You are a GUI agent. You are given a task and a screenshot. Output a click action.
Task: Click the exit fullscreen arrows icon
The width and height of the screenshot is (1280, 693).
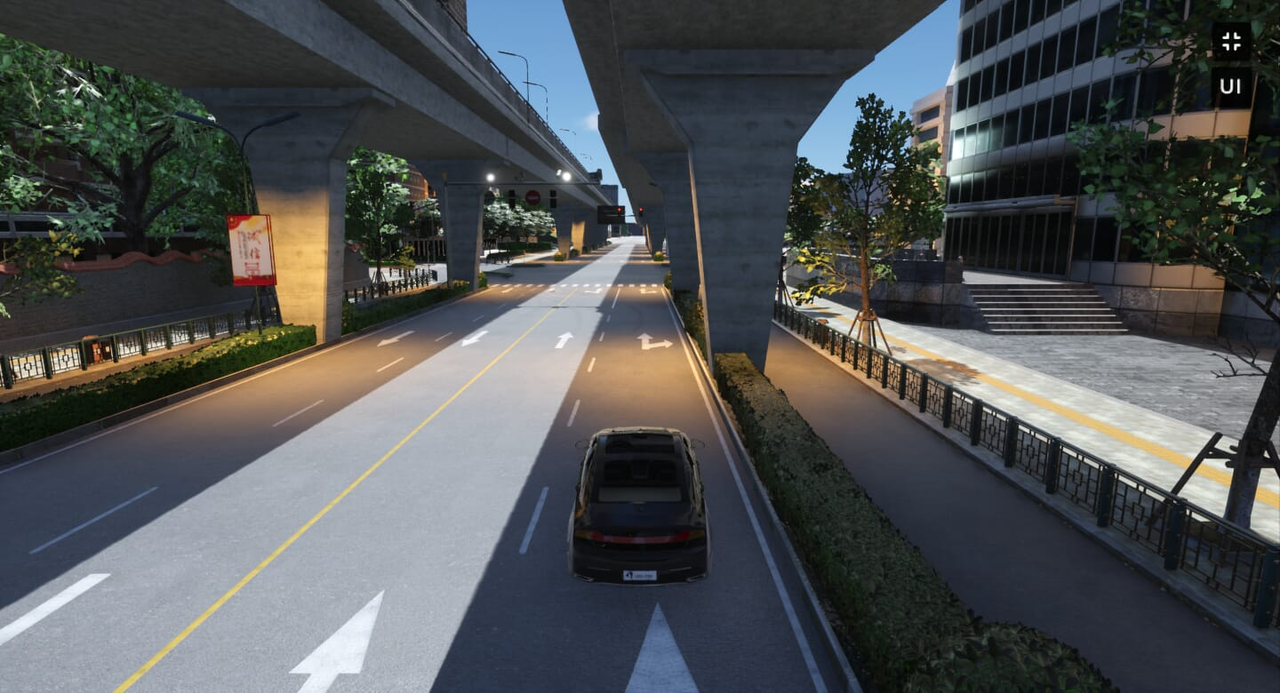[x=1231, y=42]
